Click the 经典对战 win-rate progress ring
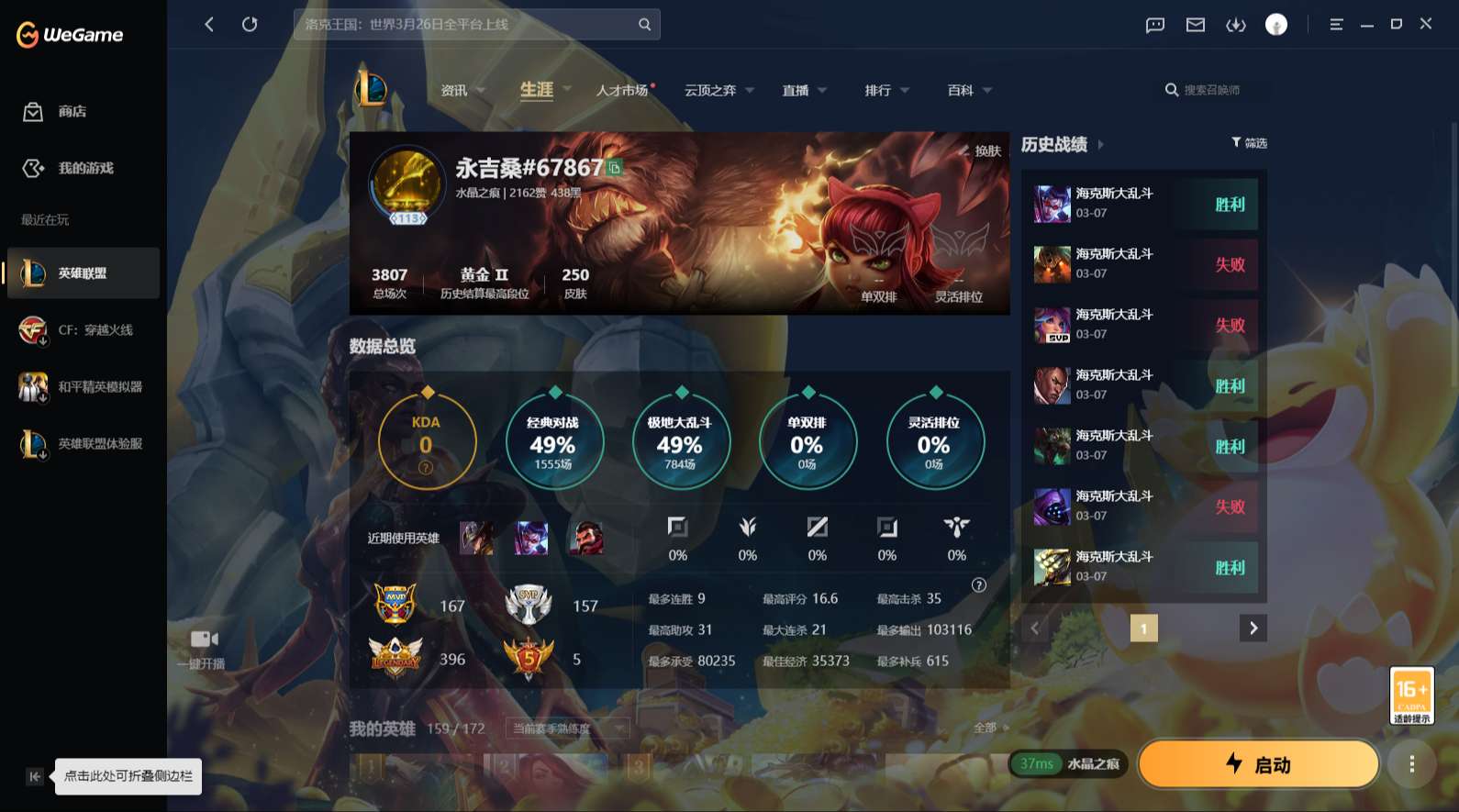 (554, 441)
